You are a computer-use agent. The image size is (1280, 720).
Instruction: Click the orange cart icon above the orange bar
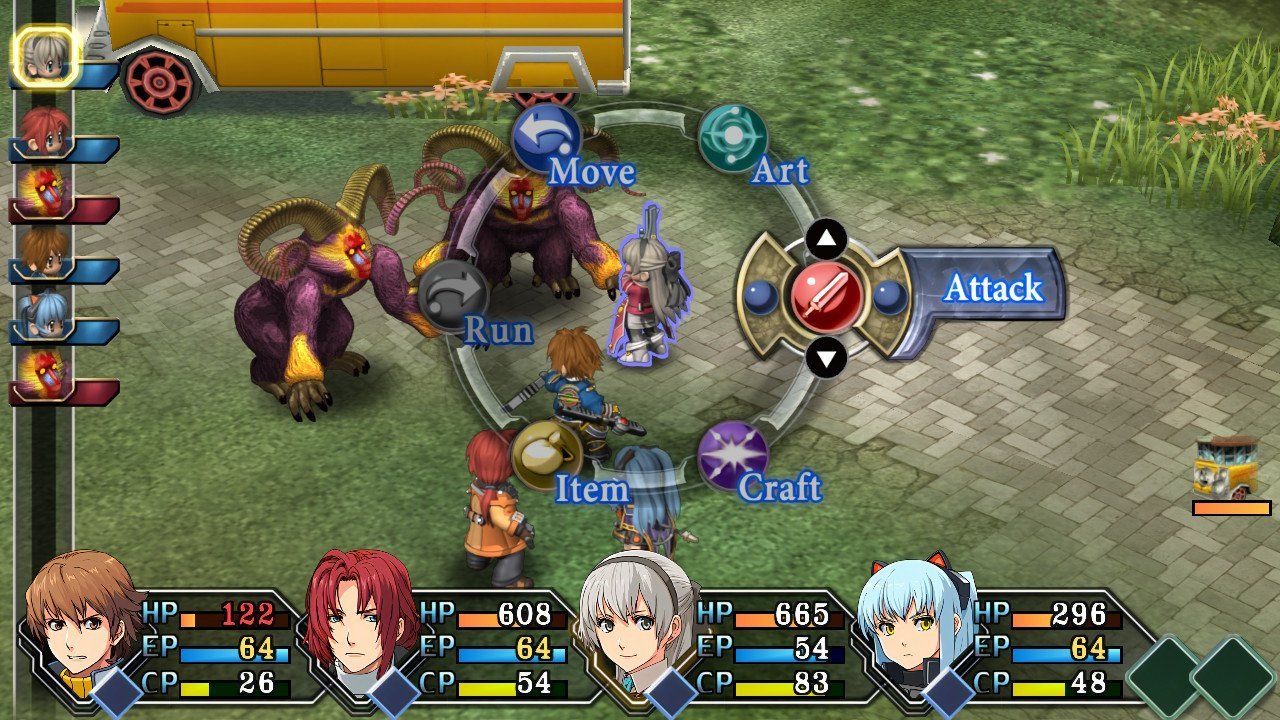click(x=1227, y=467)
